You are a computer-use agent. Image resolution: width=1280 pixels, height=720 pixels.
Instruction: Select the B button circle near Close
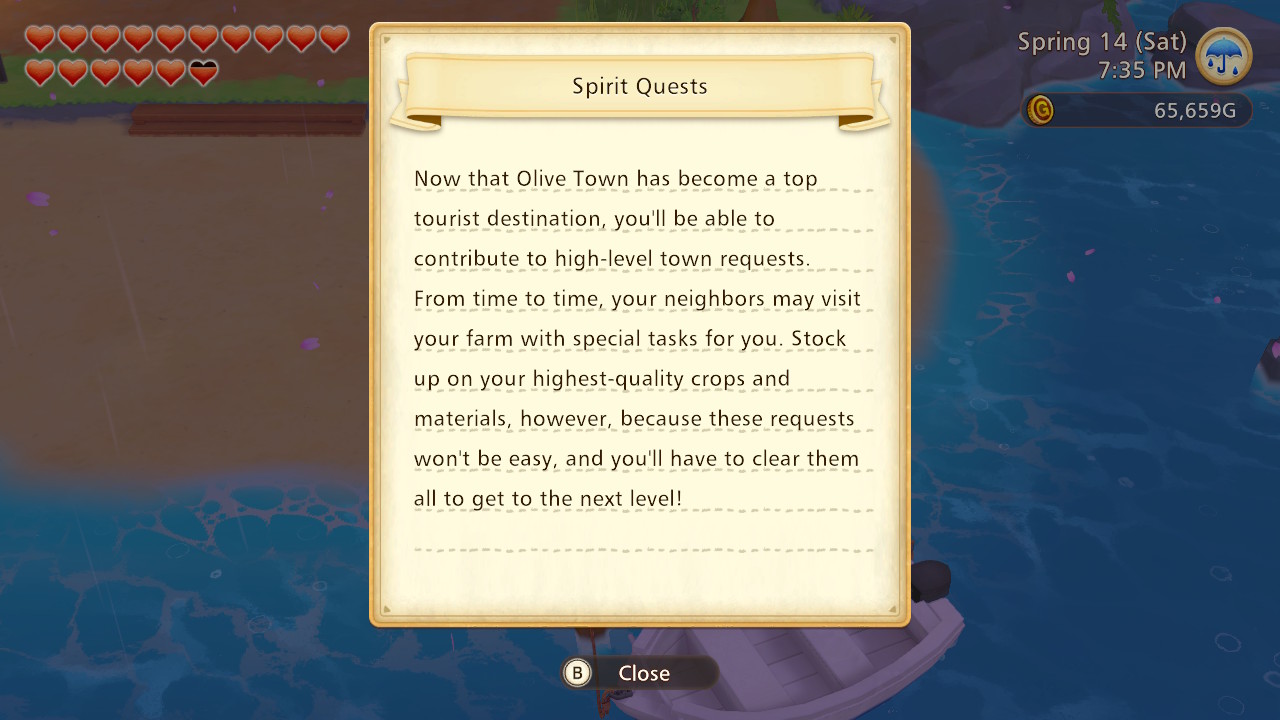click(576, 673)
